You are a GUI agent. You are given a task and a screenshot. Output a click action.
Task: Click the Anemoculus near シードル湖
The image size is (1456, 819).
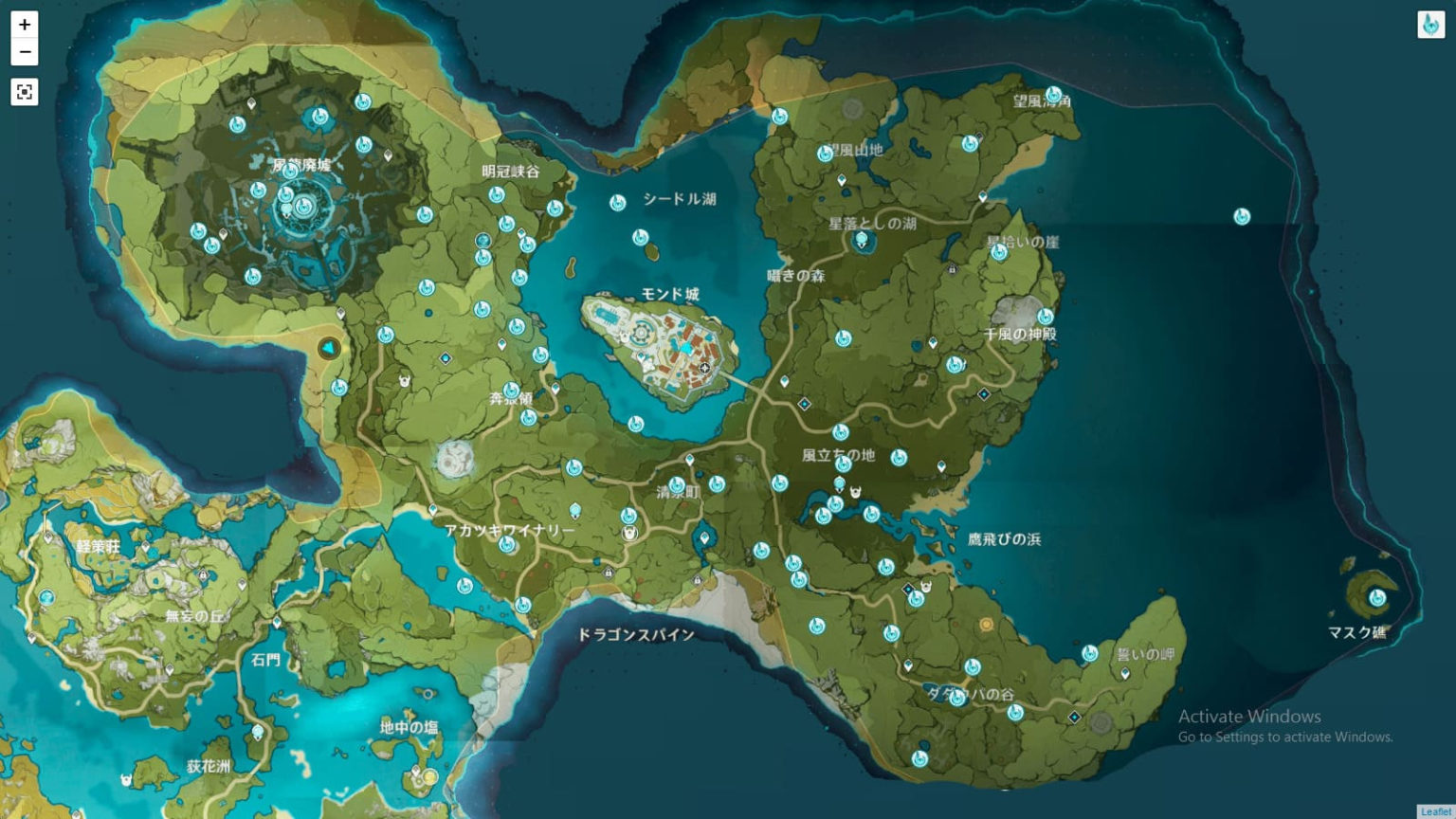[x=616, y=202]
